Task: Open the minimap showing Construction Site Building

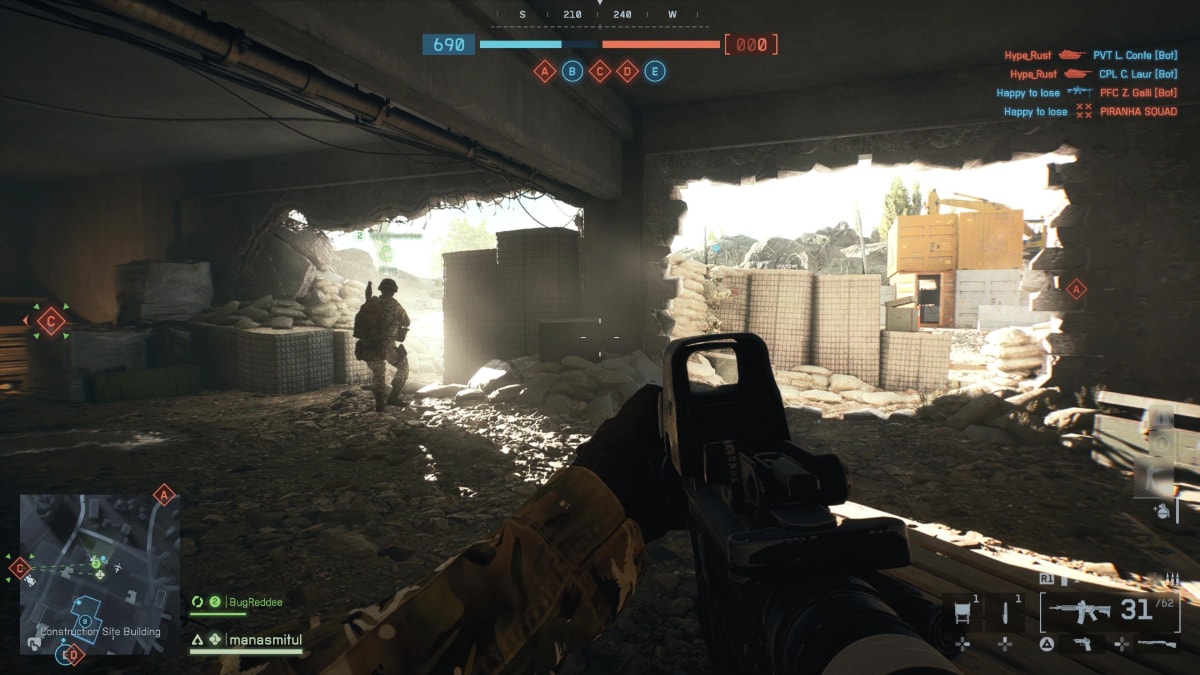Action: point(100,574)
